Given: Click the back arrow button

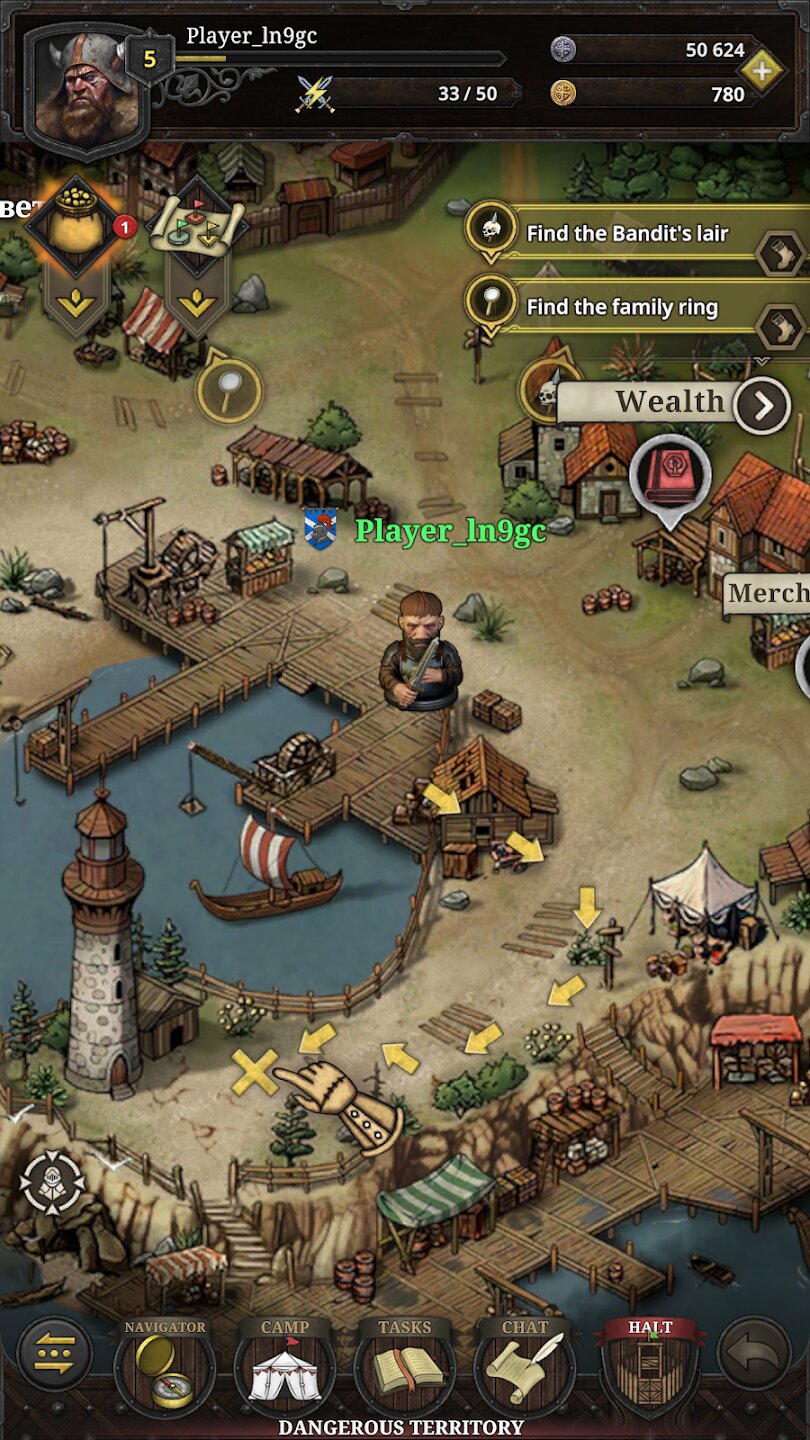Looking at the screenshot, I should click(753, 1355).
